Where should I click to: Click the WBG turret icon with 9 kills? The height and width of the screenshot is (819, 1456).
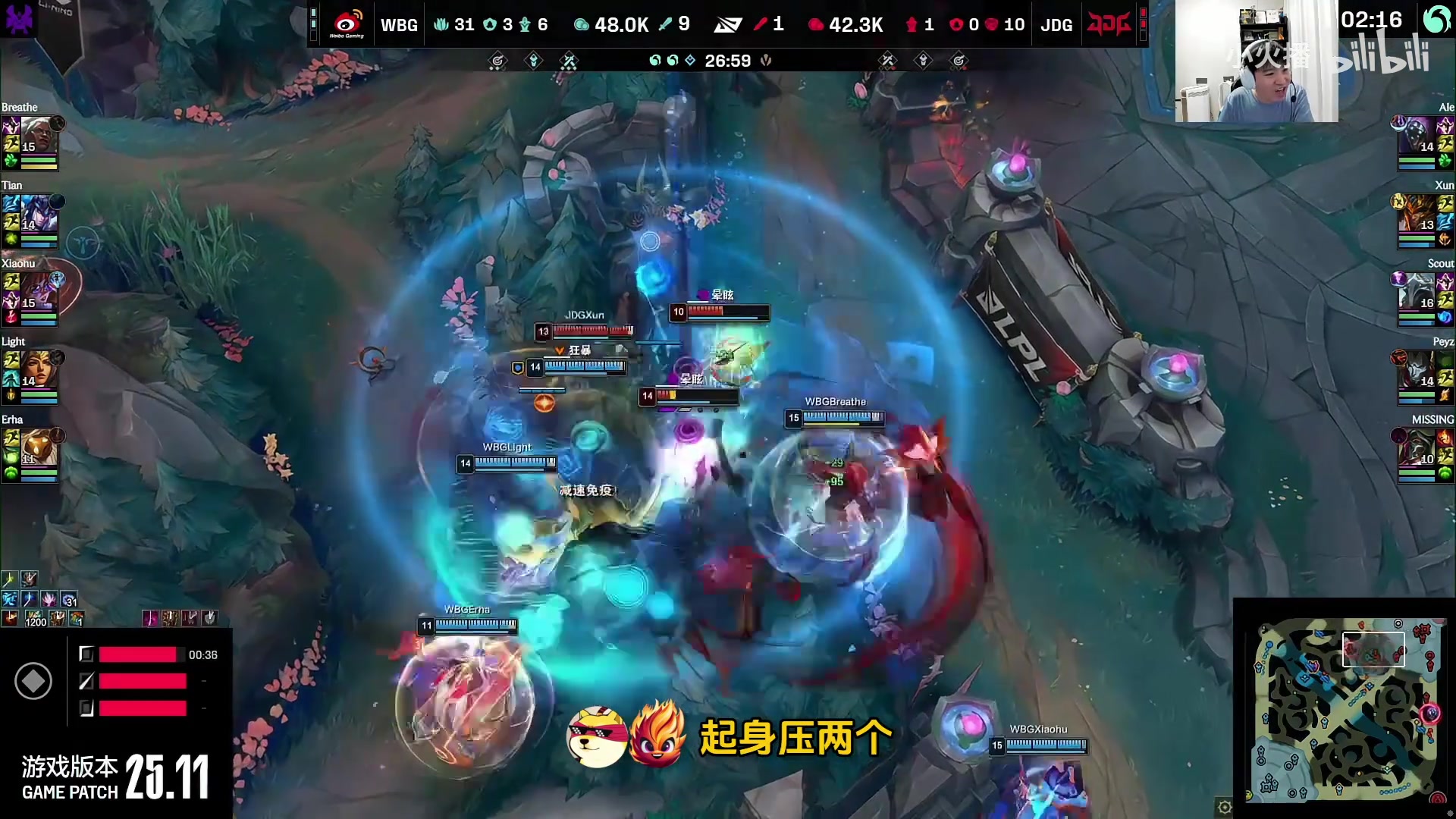[x=664, y=24]
